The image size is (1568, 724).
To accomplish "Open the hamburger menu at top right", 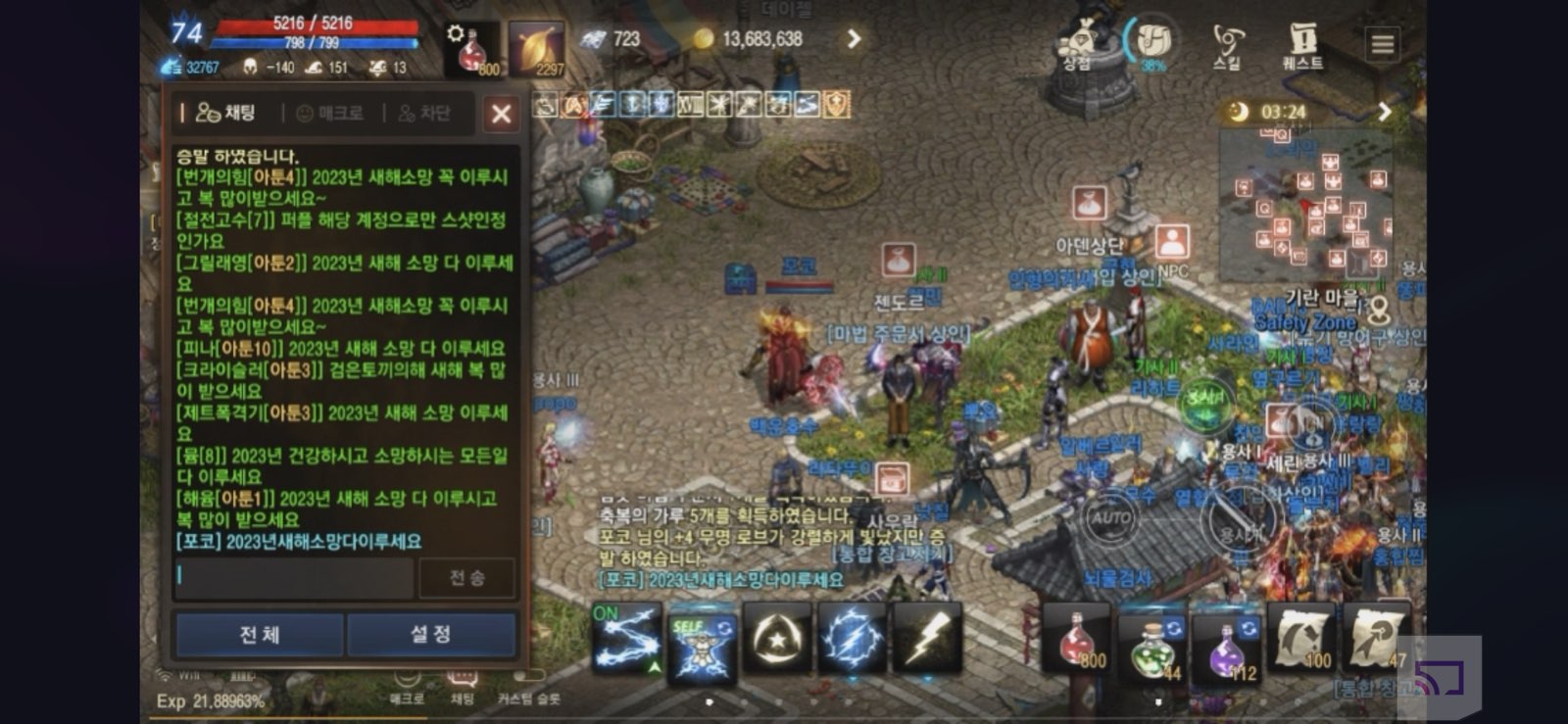I will pyautogui.click(x=1382, y=44).
